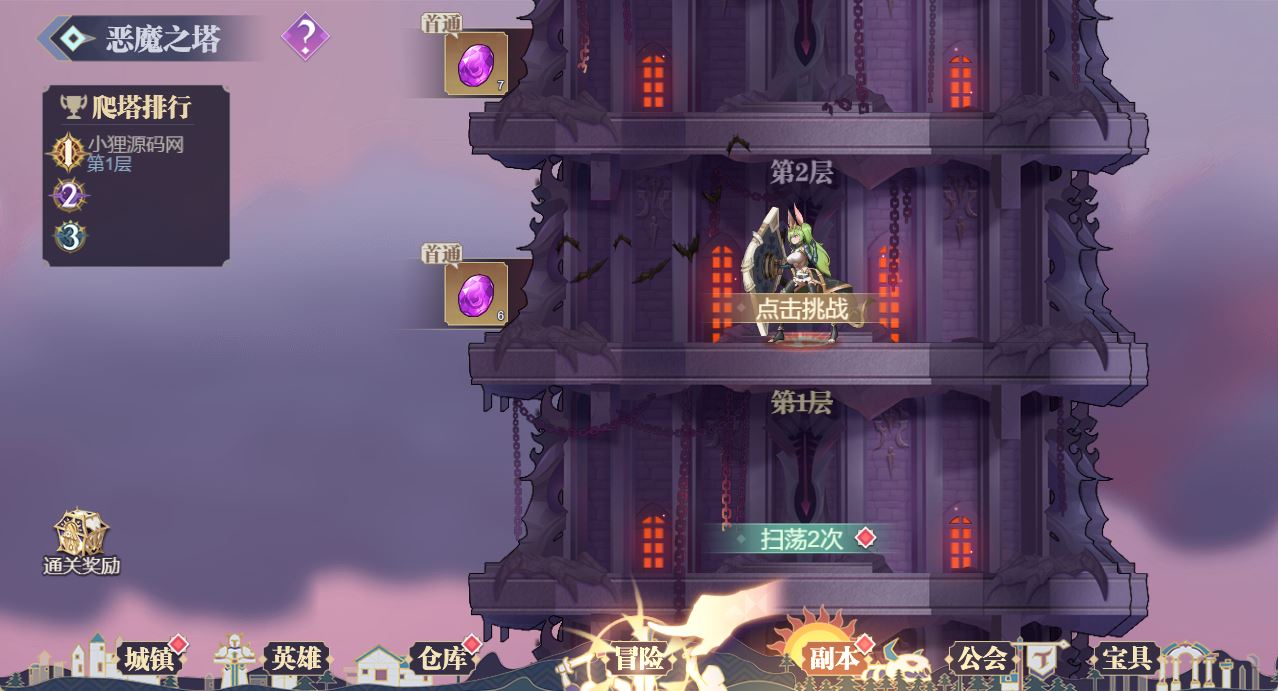Activate the 扫荡2次 sweep button
Screen dimensions: 1278x691
(803, 539)
